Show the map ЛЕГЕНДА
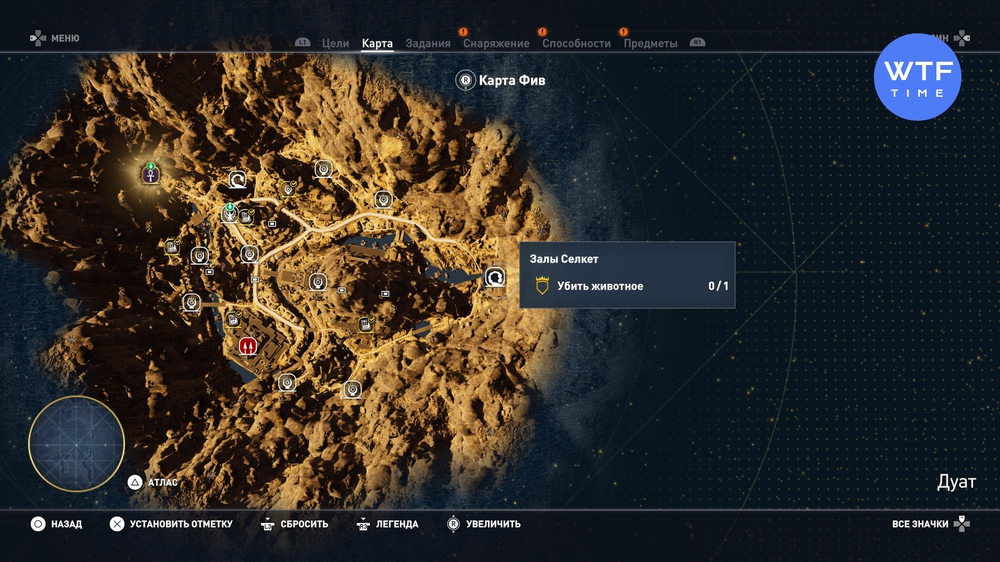 coord(388,524)
